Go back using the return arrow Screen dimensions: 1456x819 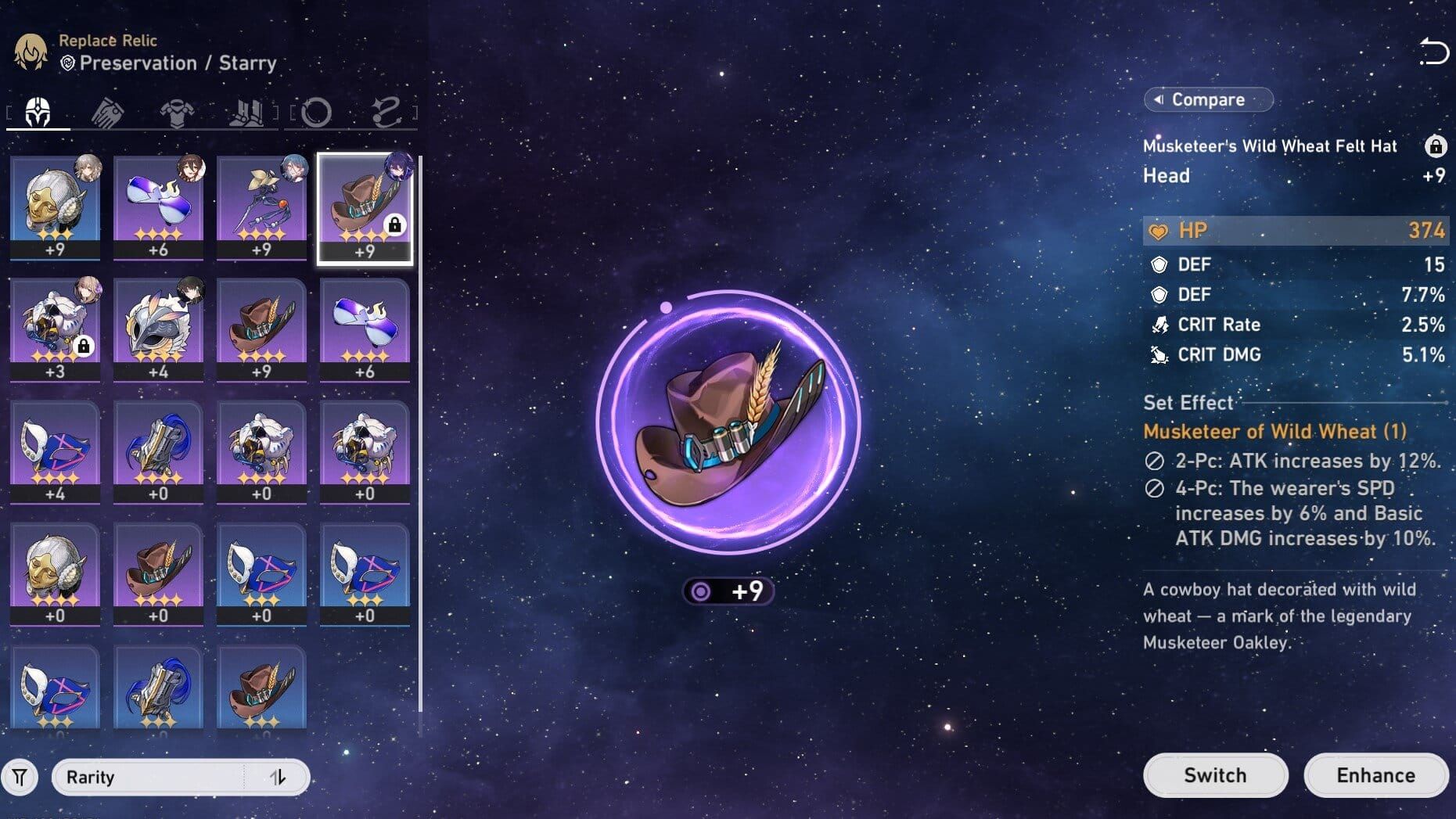click(1433, 52)
